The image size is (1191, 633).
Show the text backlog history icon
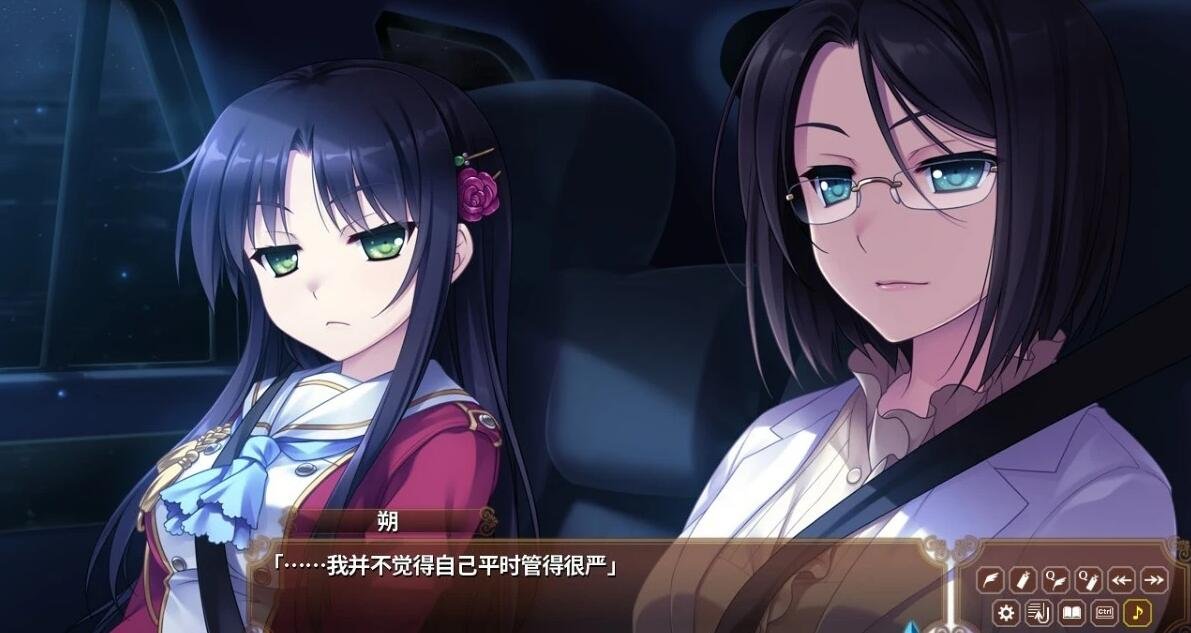[1039, 612]
